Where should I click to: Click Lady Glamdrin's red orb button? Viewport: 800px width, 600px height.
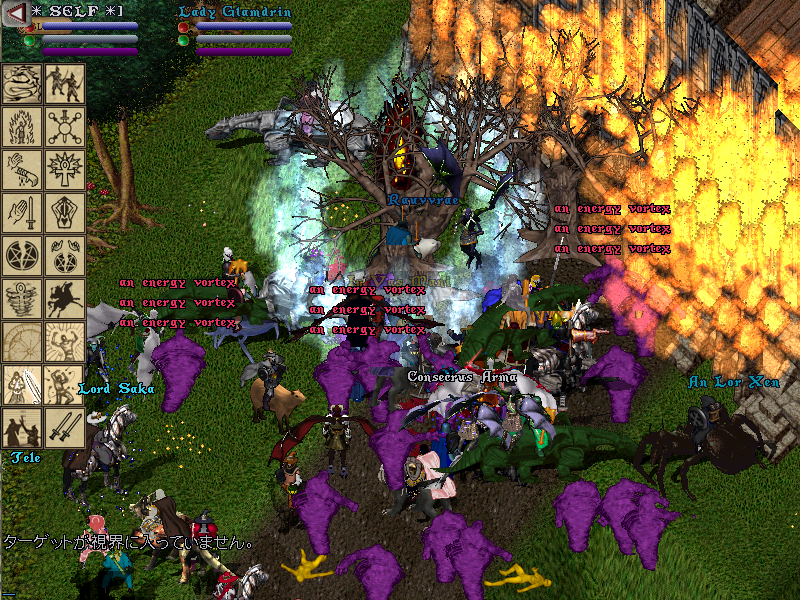pyautogui.click(x=183, y=28)
